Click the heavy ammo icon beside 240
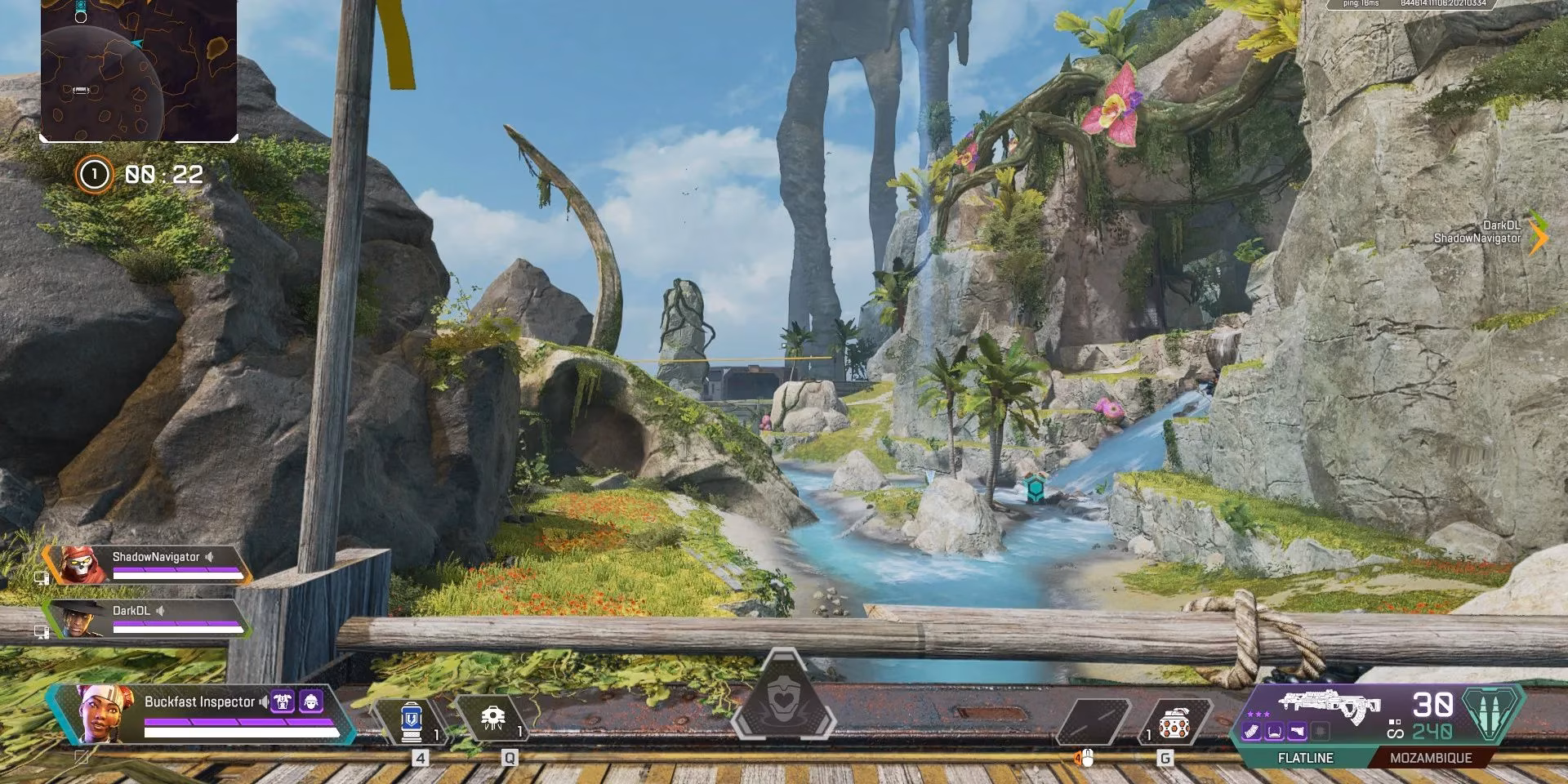This screenshot has width=1568, height=784. pos(1491,713)
